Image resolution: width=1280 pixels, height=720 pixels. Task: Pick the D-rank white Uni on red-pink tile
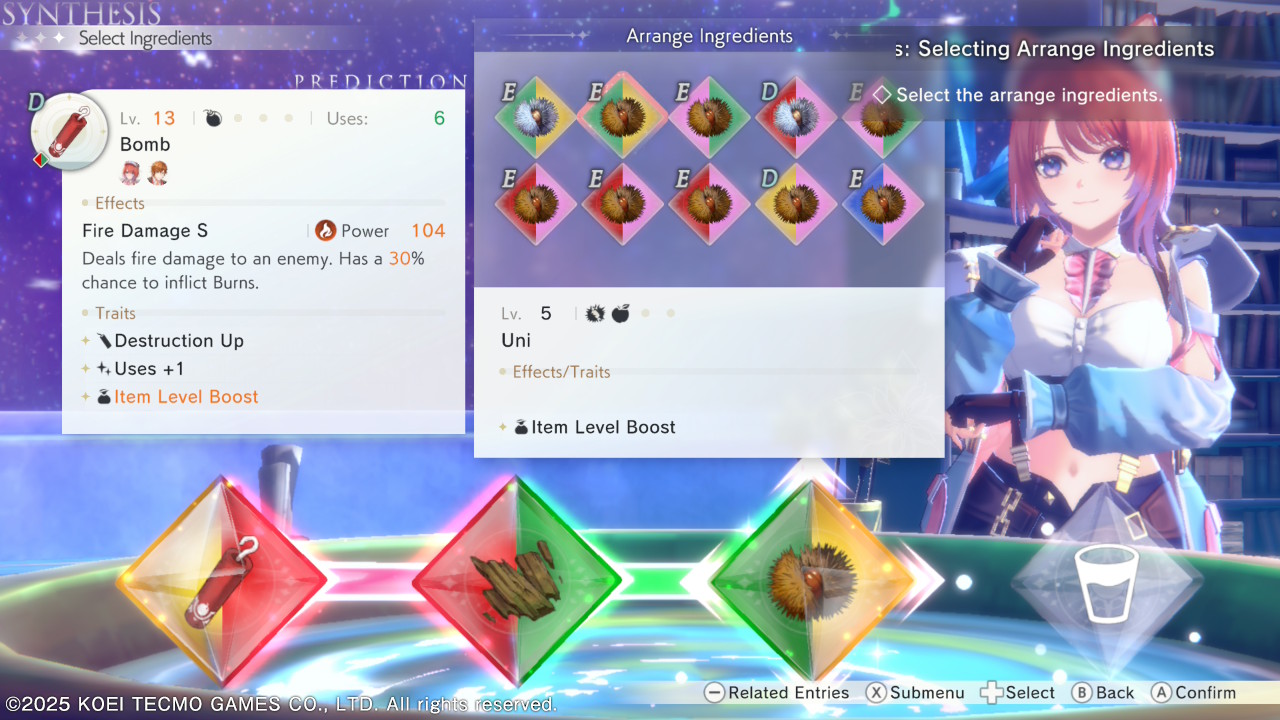(x=796, y=117)
